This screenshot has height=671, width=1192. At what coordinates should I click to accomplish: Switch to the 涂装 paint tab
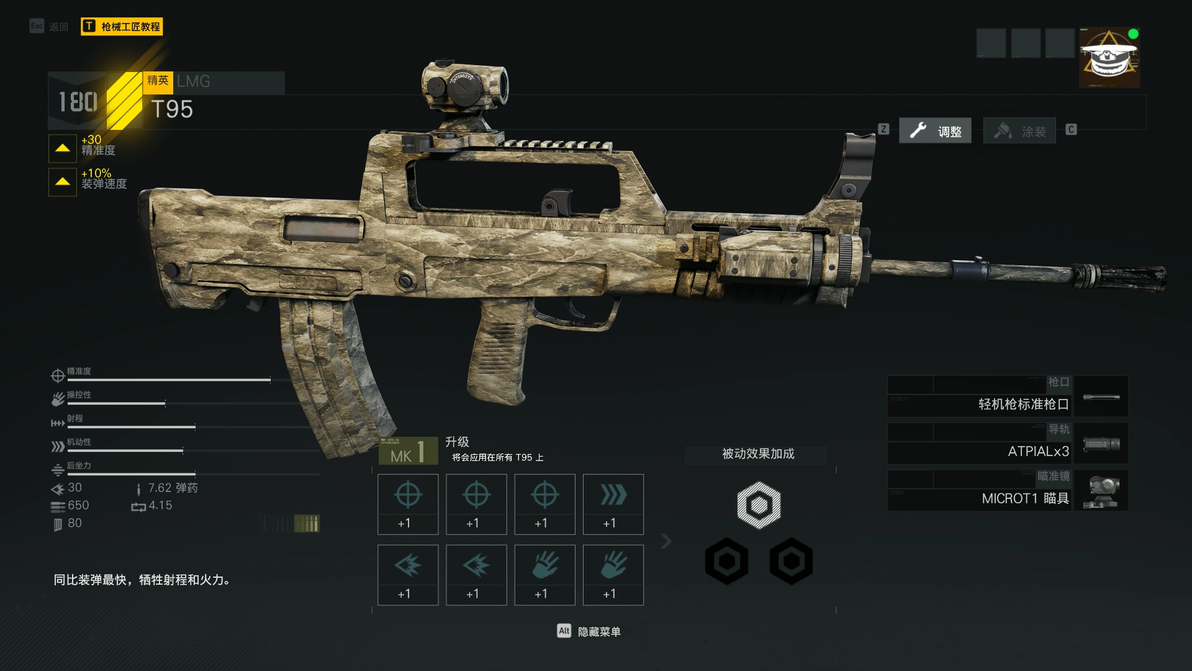click(x=1020, y=130)
